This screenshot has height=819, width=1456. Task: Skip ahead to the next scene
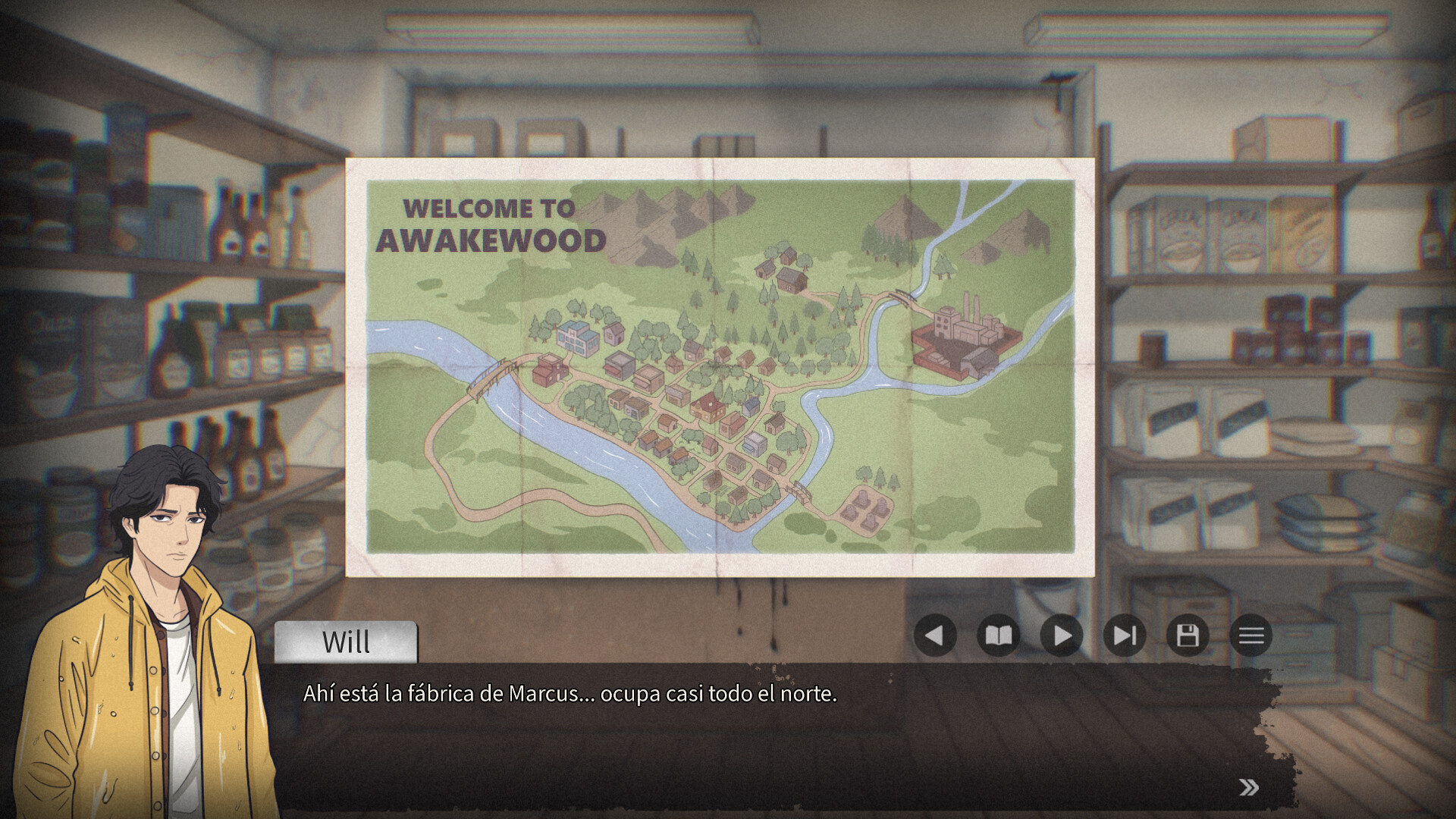pyautogui.click(x=1125, y=635)
